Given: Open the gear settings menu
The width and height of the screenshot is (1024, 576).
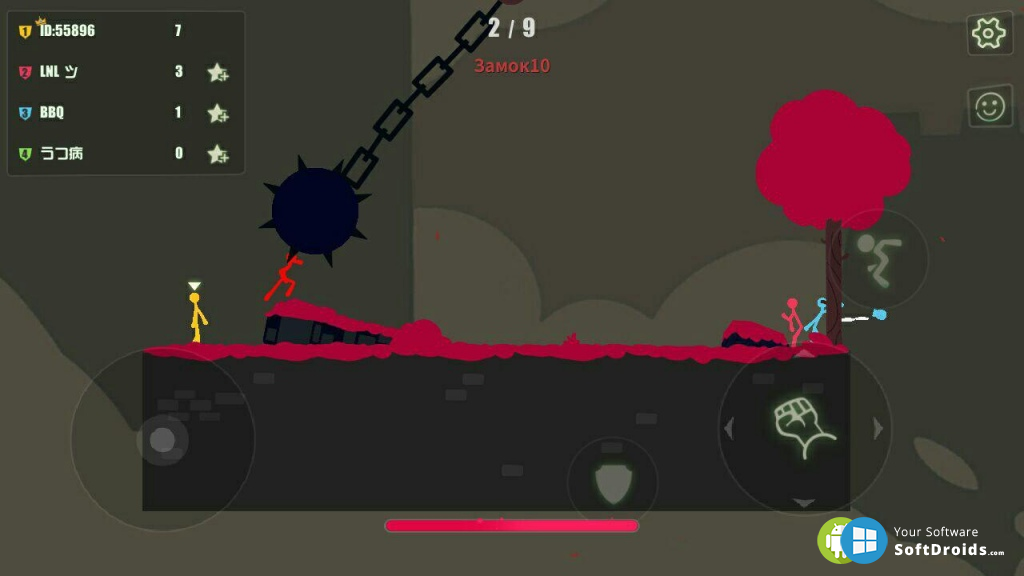Looking at the screenshot, I should point(988,34).
